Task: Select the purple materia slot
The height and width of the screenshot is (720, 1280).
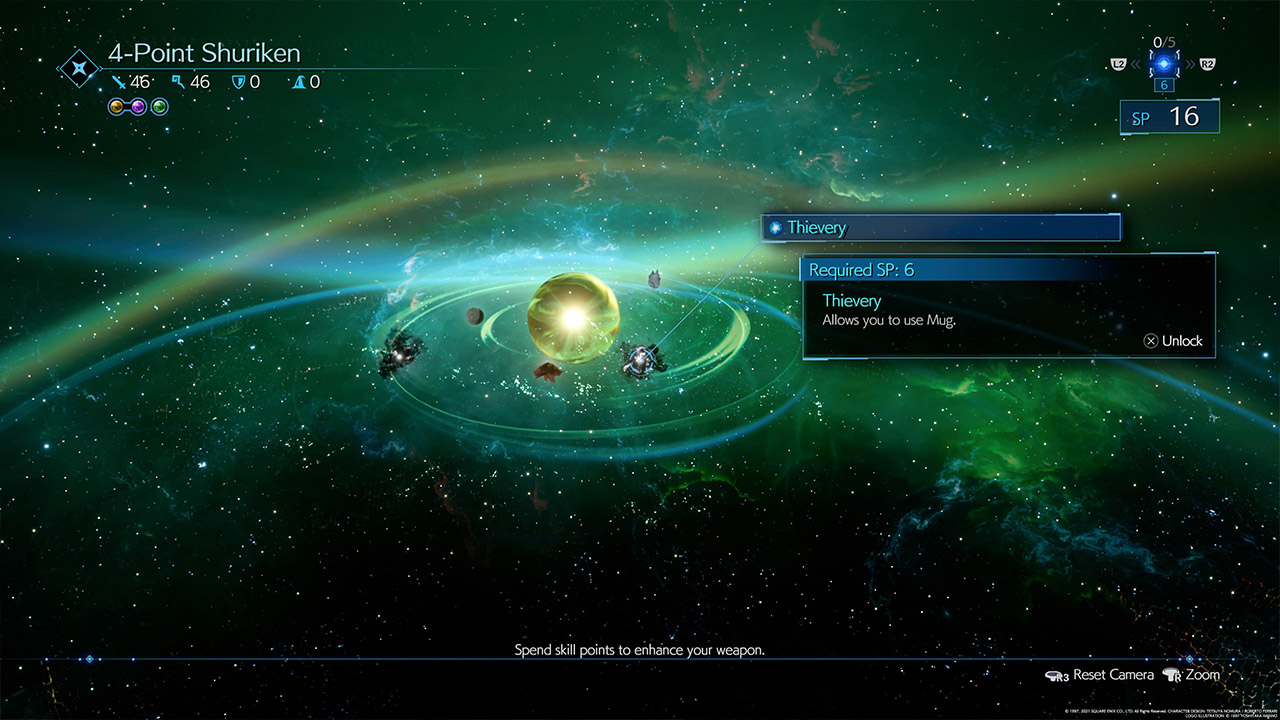Action: 138,106
